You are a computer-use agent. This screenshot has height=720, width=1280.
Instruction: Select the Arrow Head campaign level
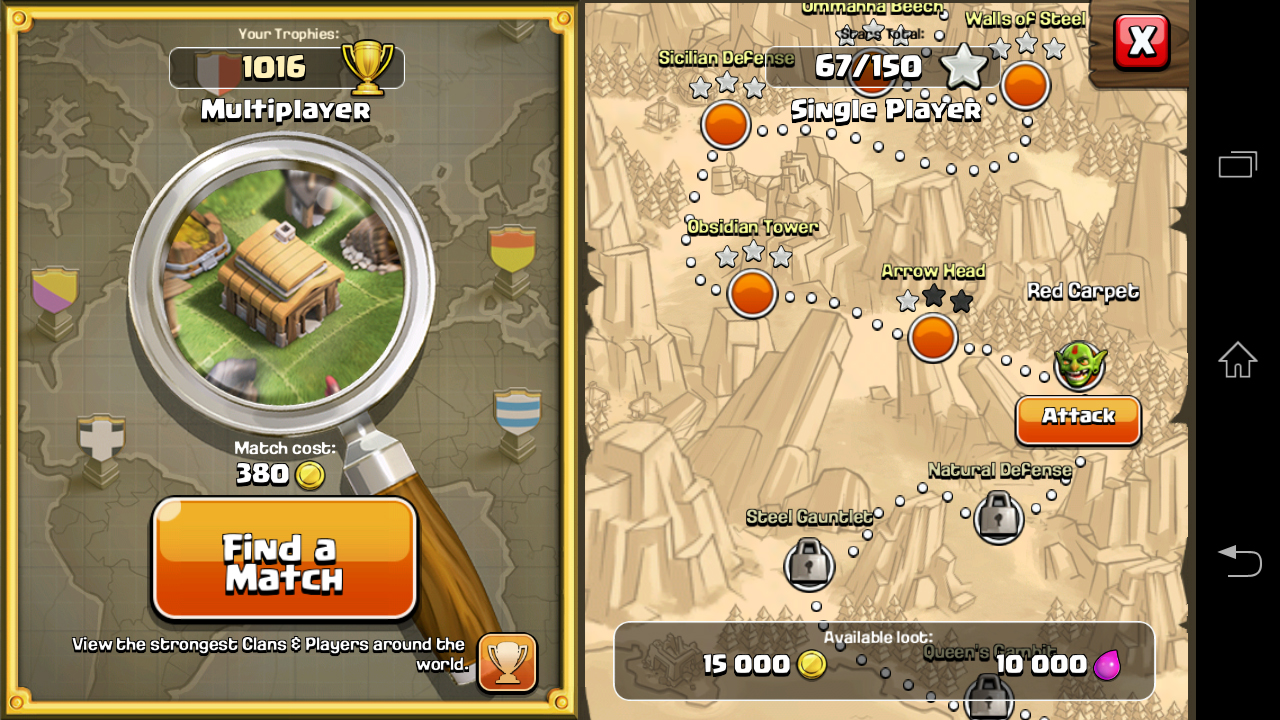(932, 338)
